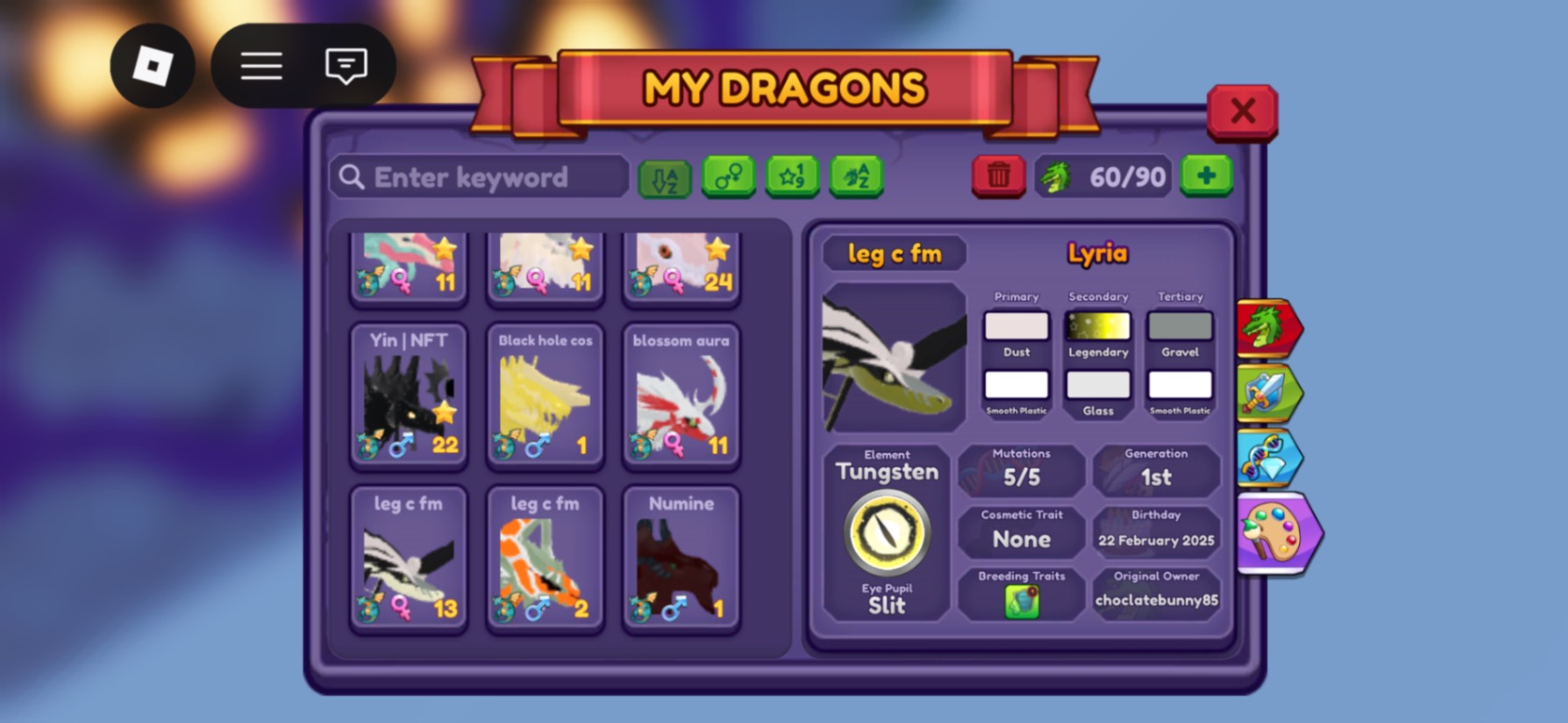Sort dragons by star rating

coord(793,175)
